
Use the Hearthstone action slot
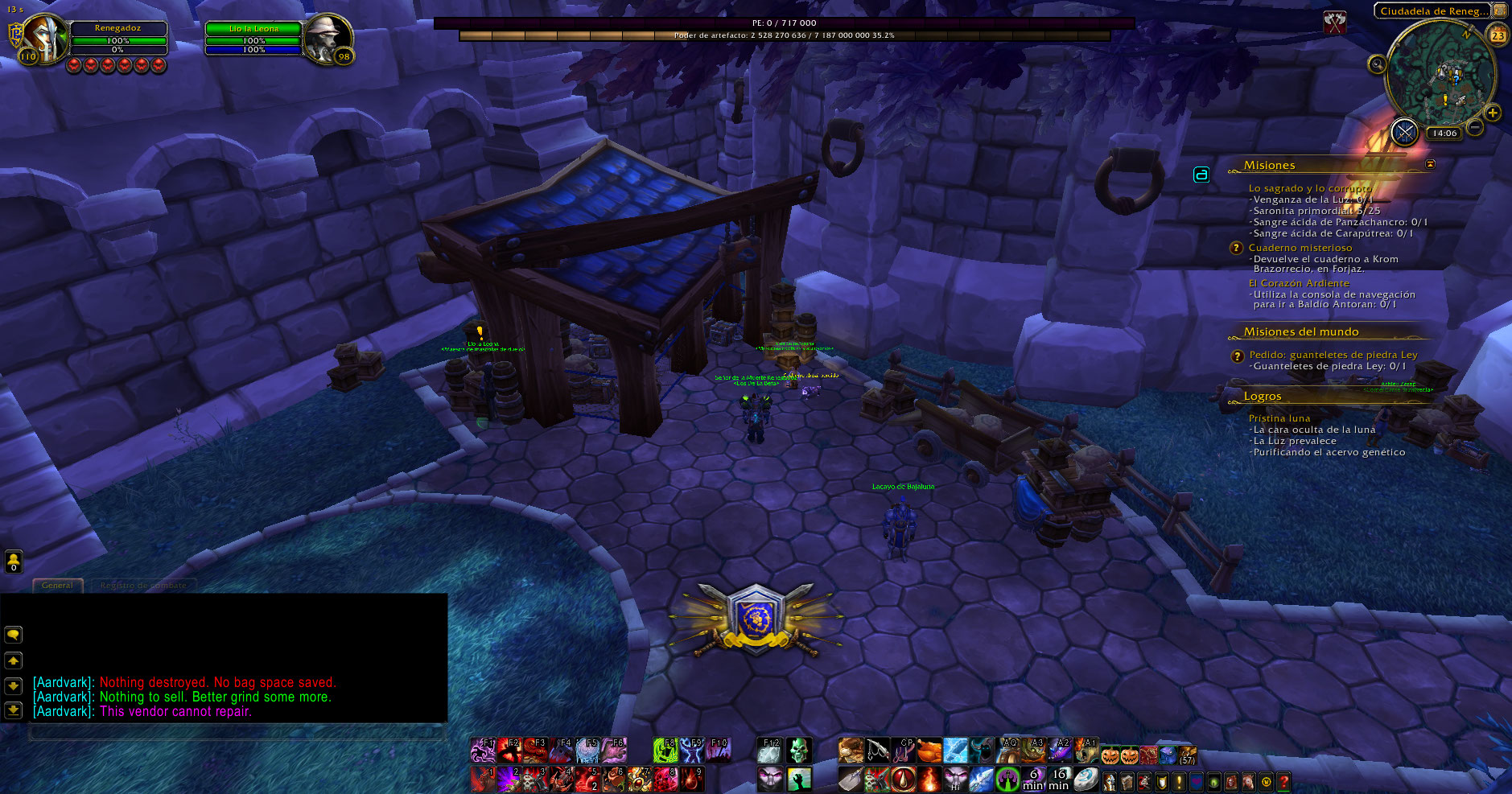coord(1086,779)
